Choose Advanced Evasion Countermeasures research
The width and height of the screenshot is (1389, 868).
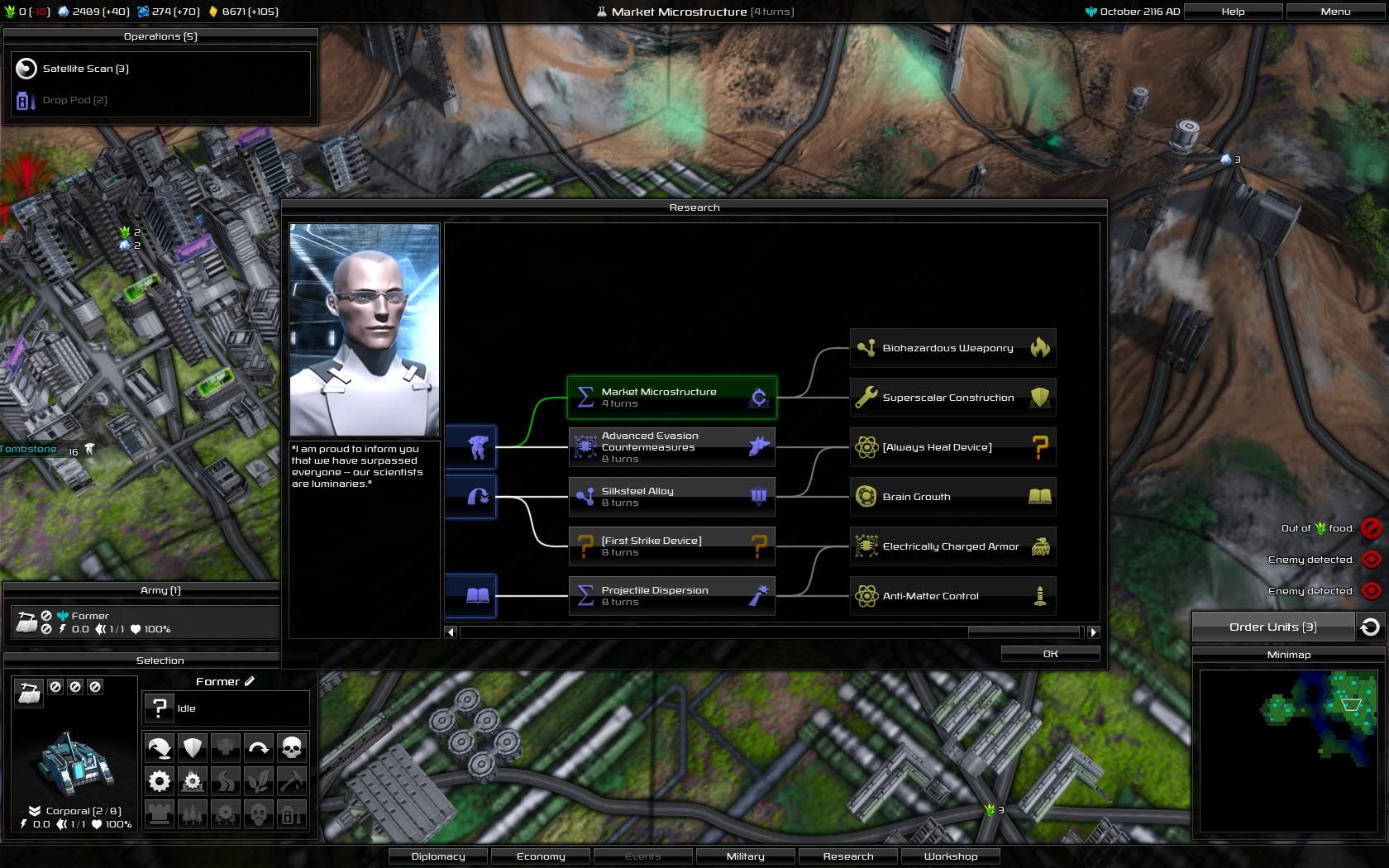point(671,447)
